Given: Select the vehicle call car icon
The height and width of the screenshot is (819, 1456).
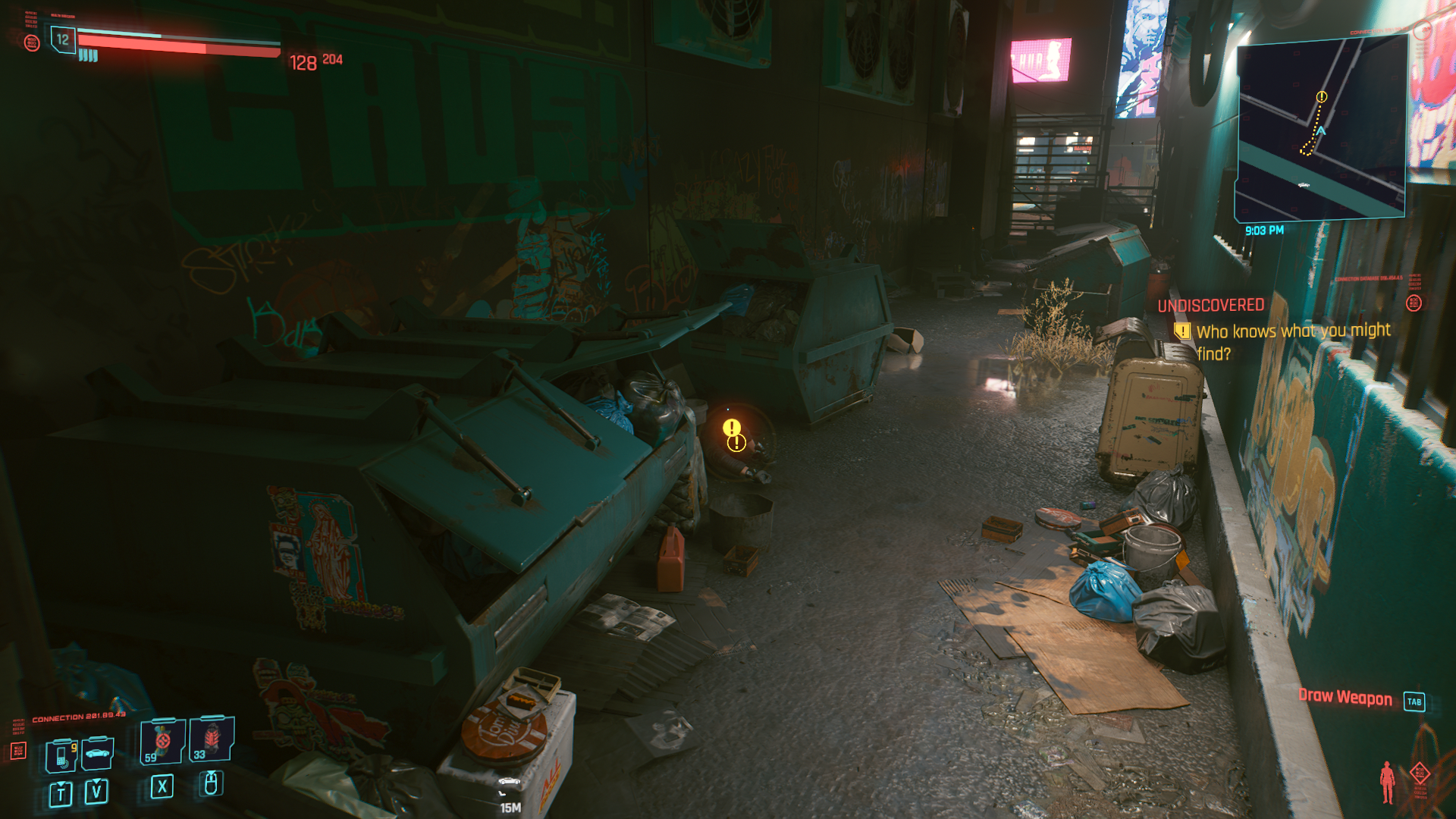Looking at the screenshot, I should [x=98, y=753].
